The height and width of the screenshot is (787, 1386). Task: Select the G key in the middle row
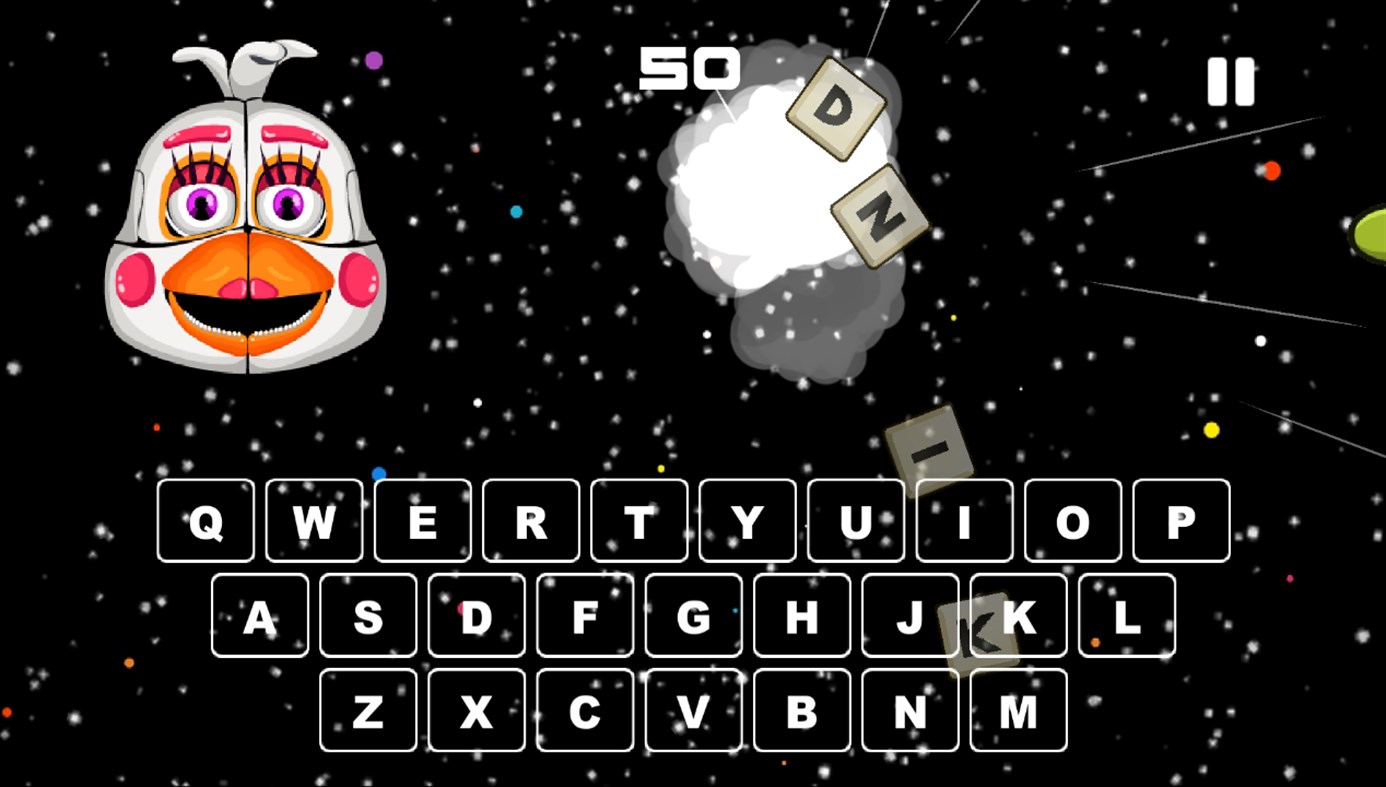[x=693, y=616]
